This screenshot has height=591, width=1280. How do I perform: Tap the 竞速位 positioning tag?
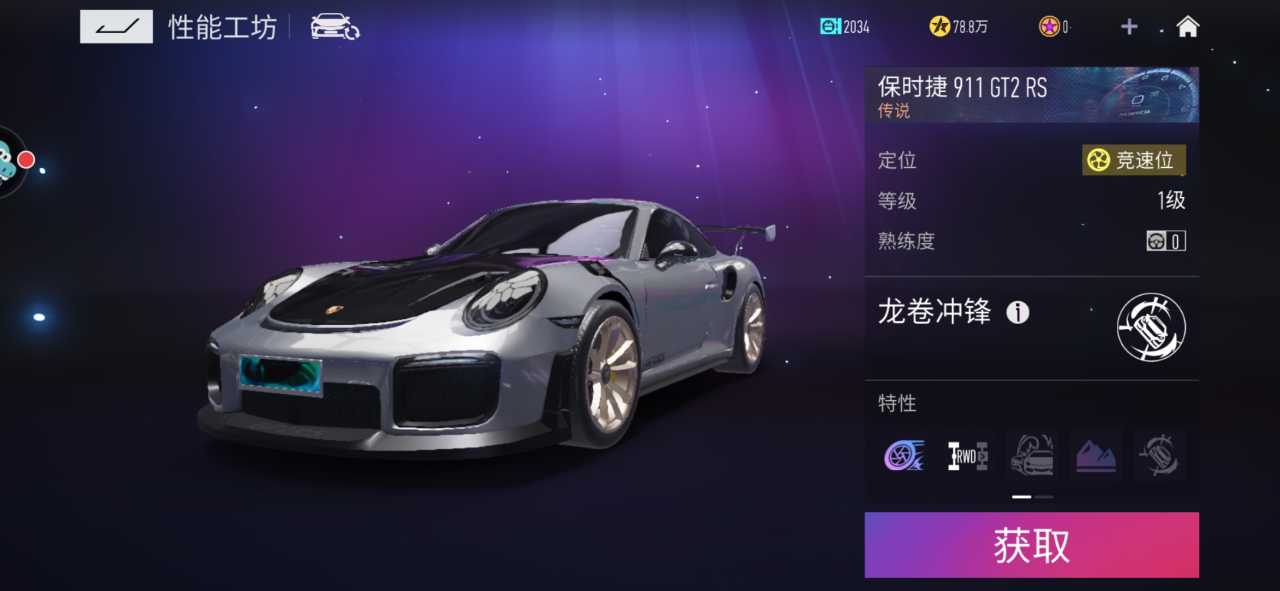(1134, 160)
